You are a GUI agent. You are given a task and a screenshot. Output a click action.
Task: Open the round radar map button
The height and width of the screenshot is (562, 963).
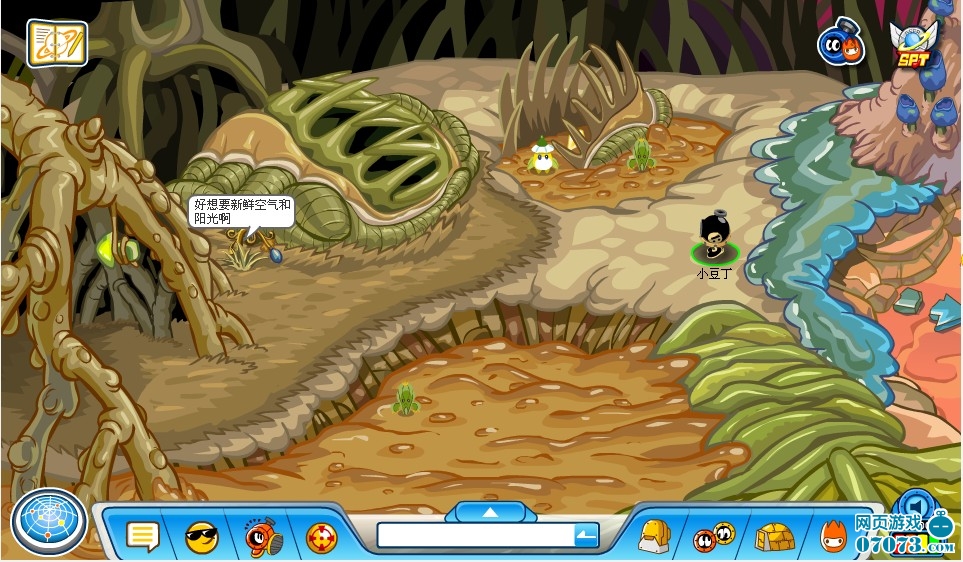coord(48,522)
